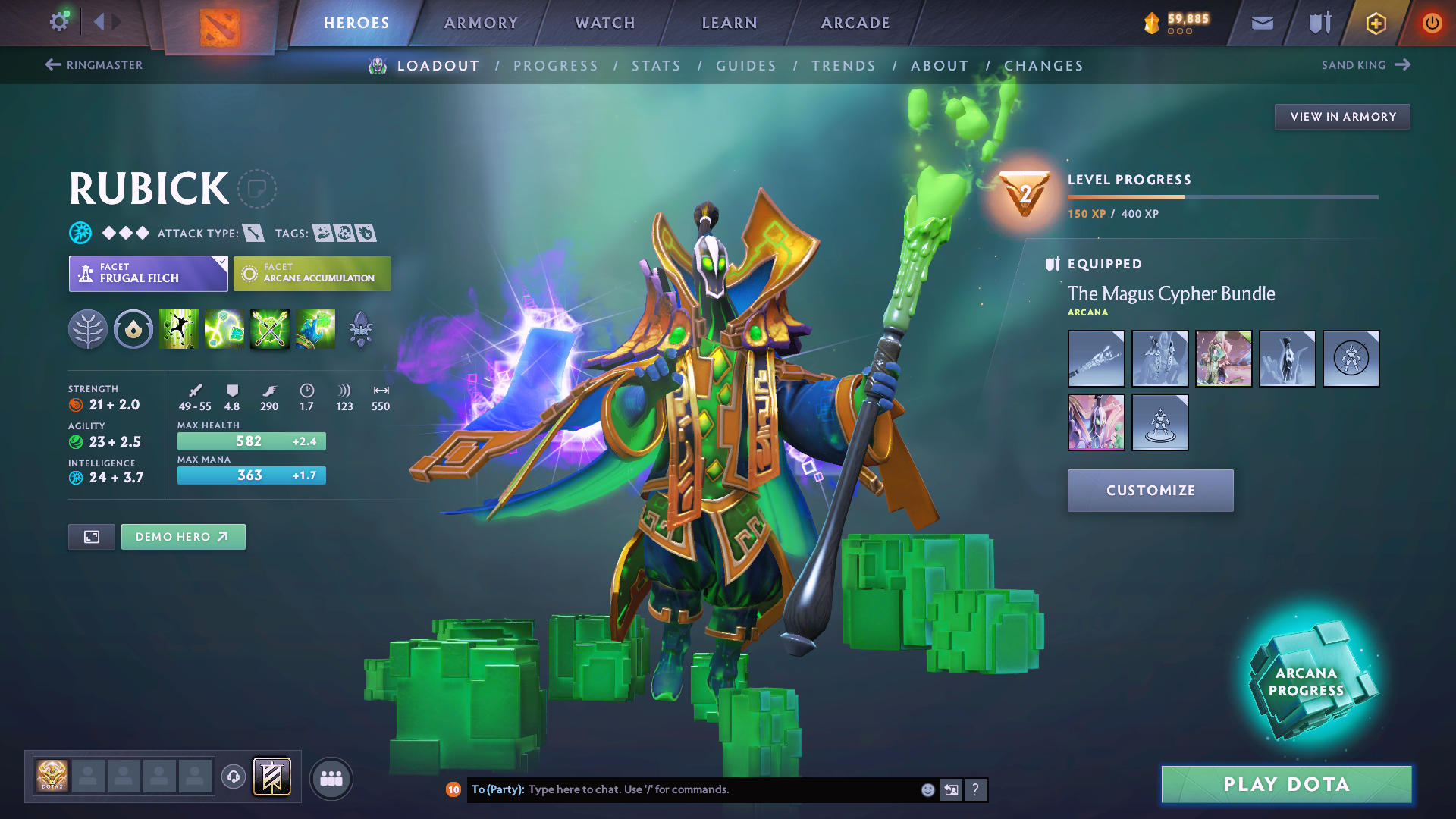
Task: Go to the Learn tab
Action: 730,23
